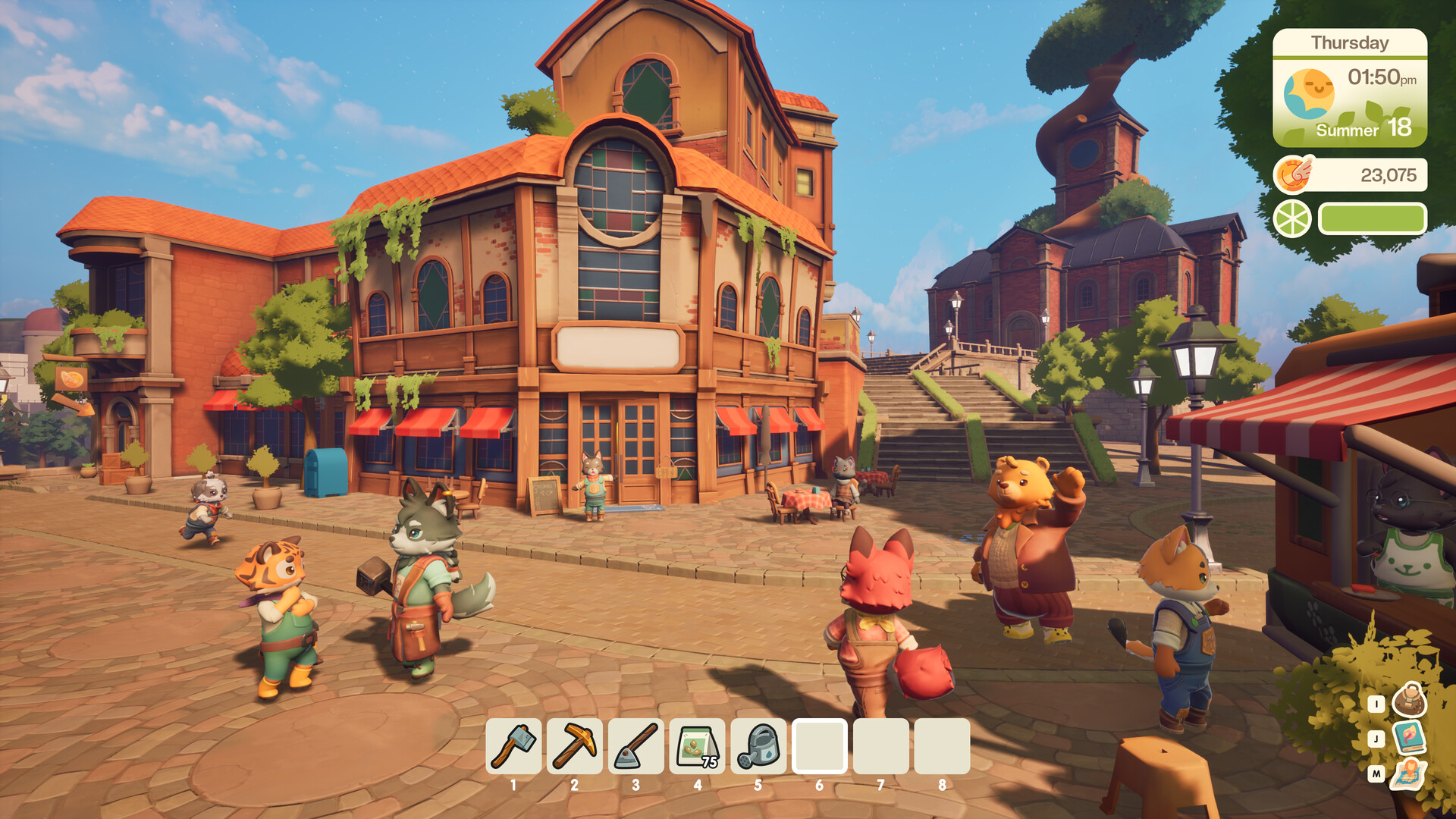
Task: Open the backpack inventory icon
Action: pyautogui.click(x=1410, y=701)
